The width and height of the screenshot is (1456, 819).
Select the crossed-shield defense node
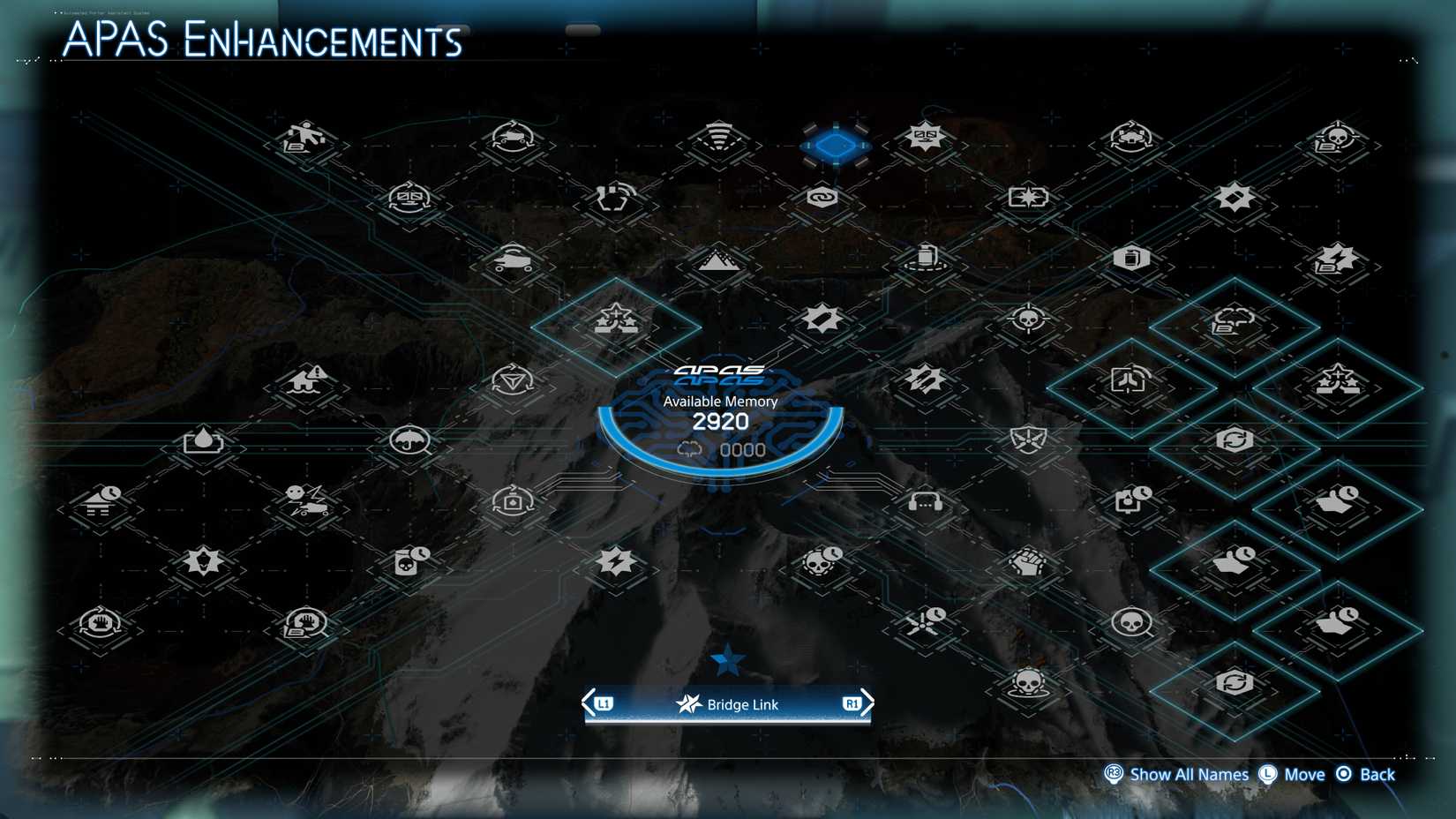1028,439
